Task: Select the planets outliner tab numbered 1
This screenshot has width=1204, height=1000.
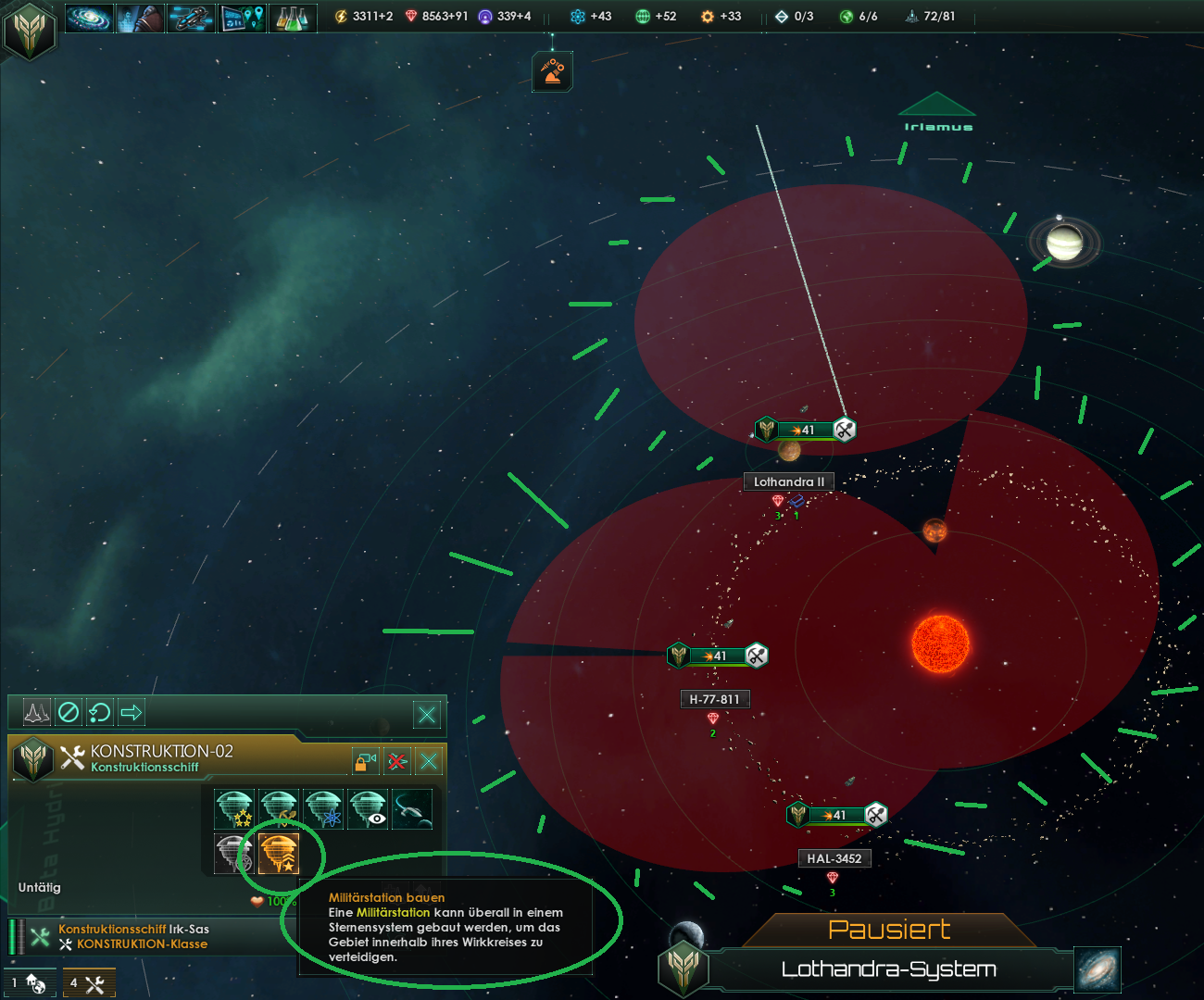Action: point(30,983)
